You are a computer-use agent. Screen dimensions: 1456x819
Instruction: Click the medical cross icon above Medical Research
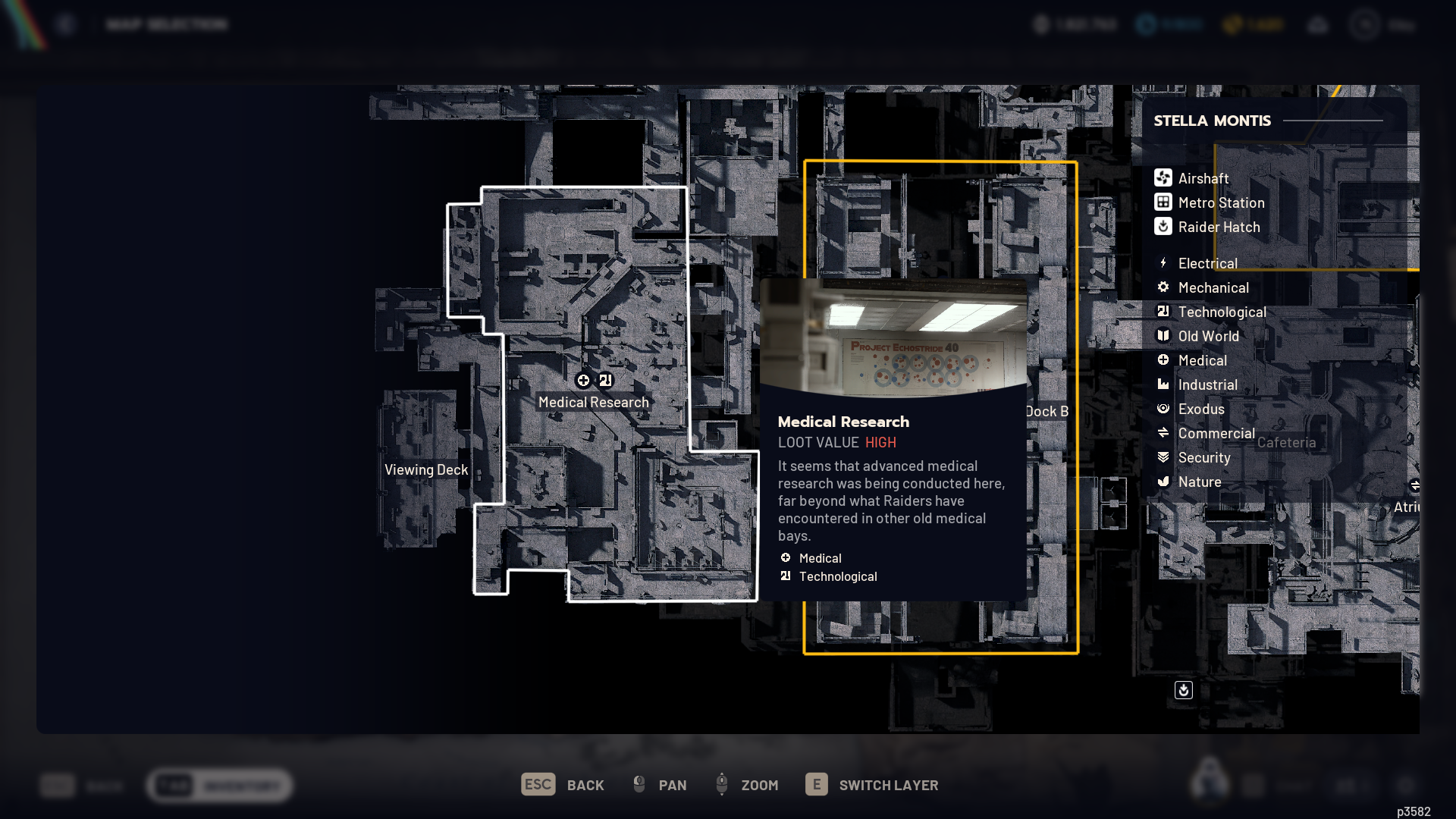tap(583, 380)
